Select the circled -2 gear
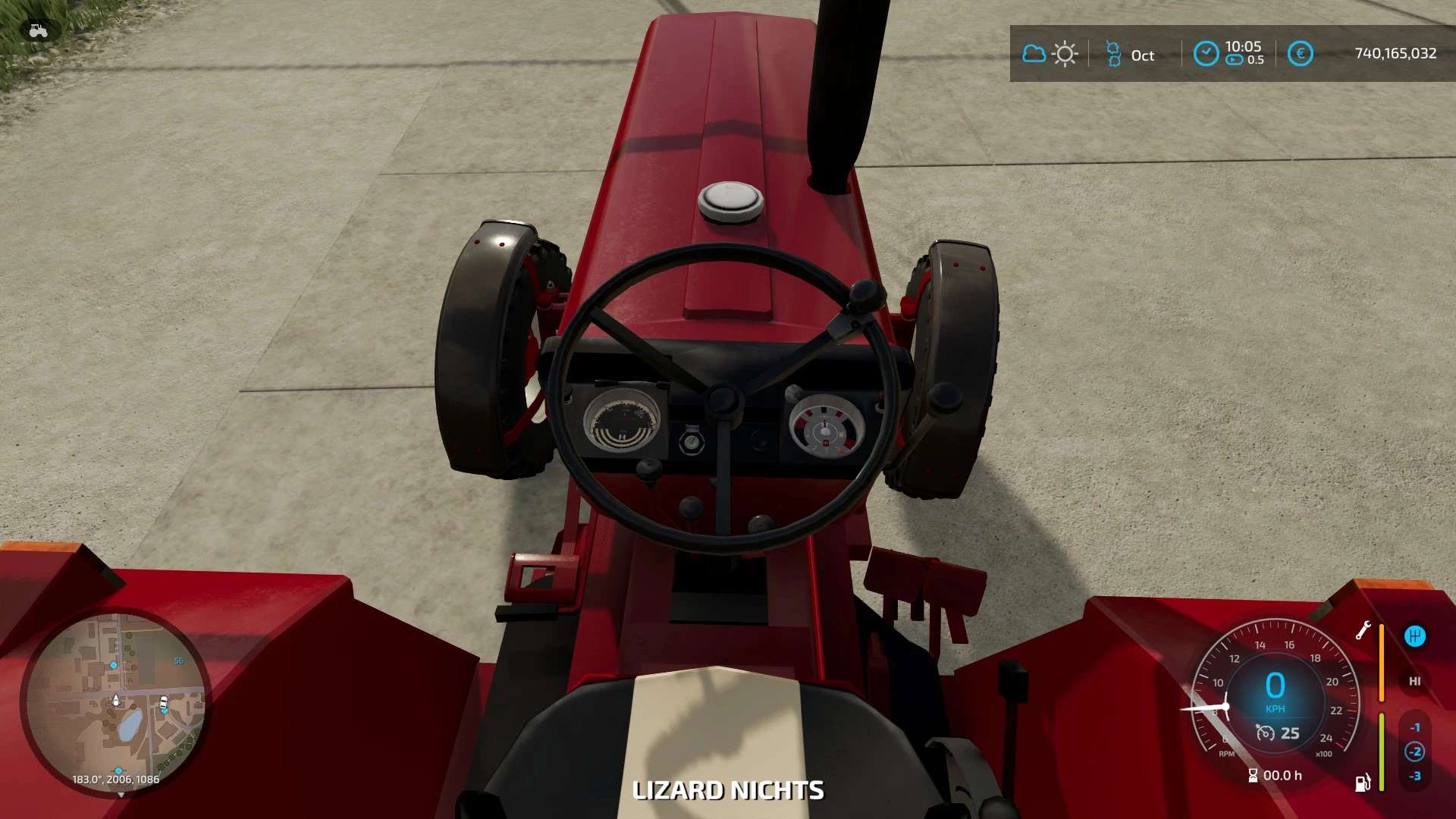This screenshot has width=1456, height=819. coord(1414,752)
